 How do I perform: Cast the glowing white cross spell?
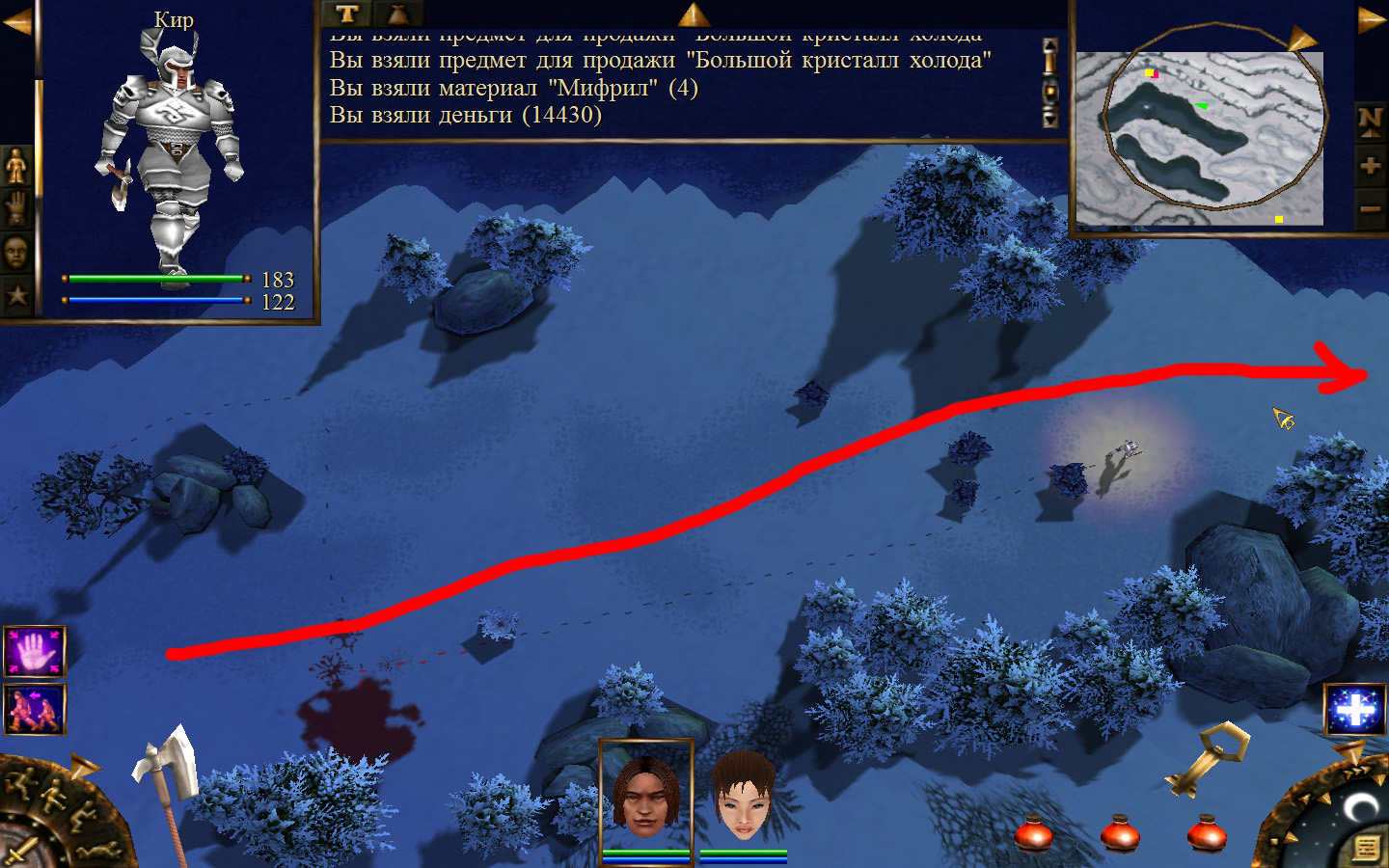(1355, 710)
